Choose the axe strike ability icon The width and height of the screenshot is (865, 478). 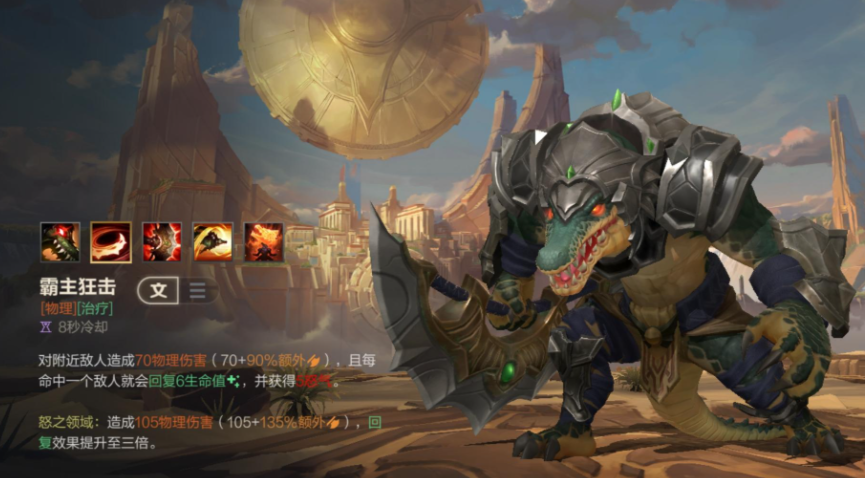click(x=162, y=242)
